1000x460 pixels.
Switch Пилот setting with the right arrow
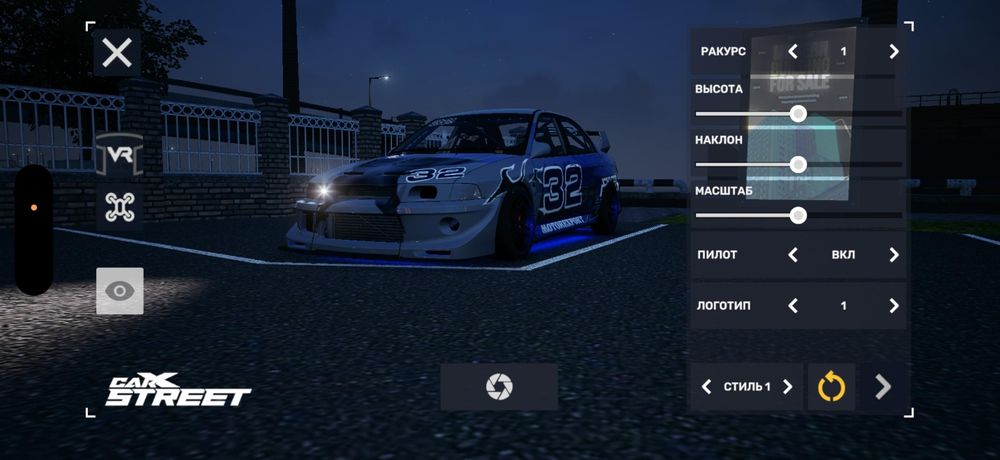click(x=894, y=255)
